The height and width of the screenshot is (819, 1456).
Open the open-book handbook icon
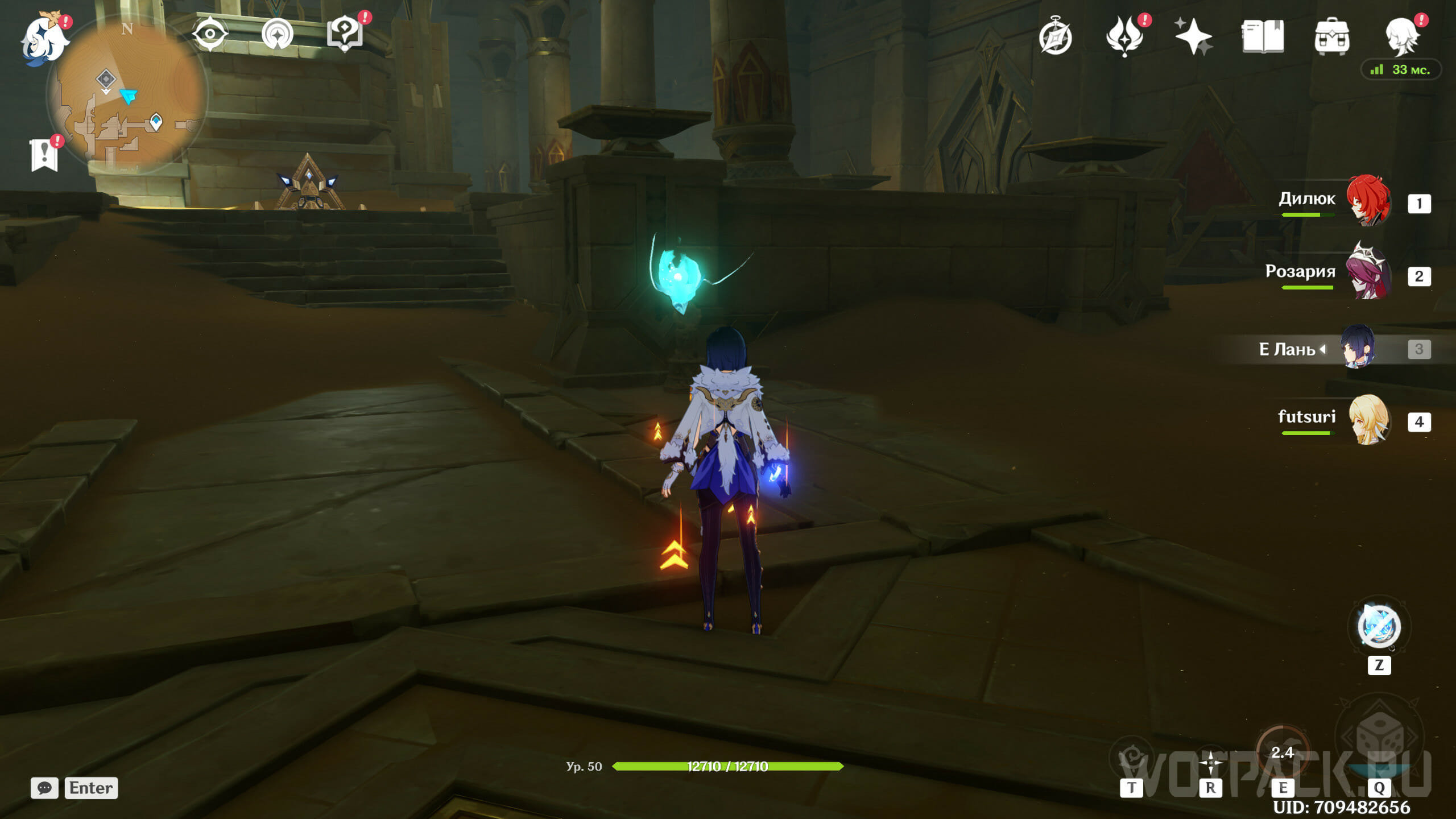coord(1263,37)
